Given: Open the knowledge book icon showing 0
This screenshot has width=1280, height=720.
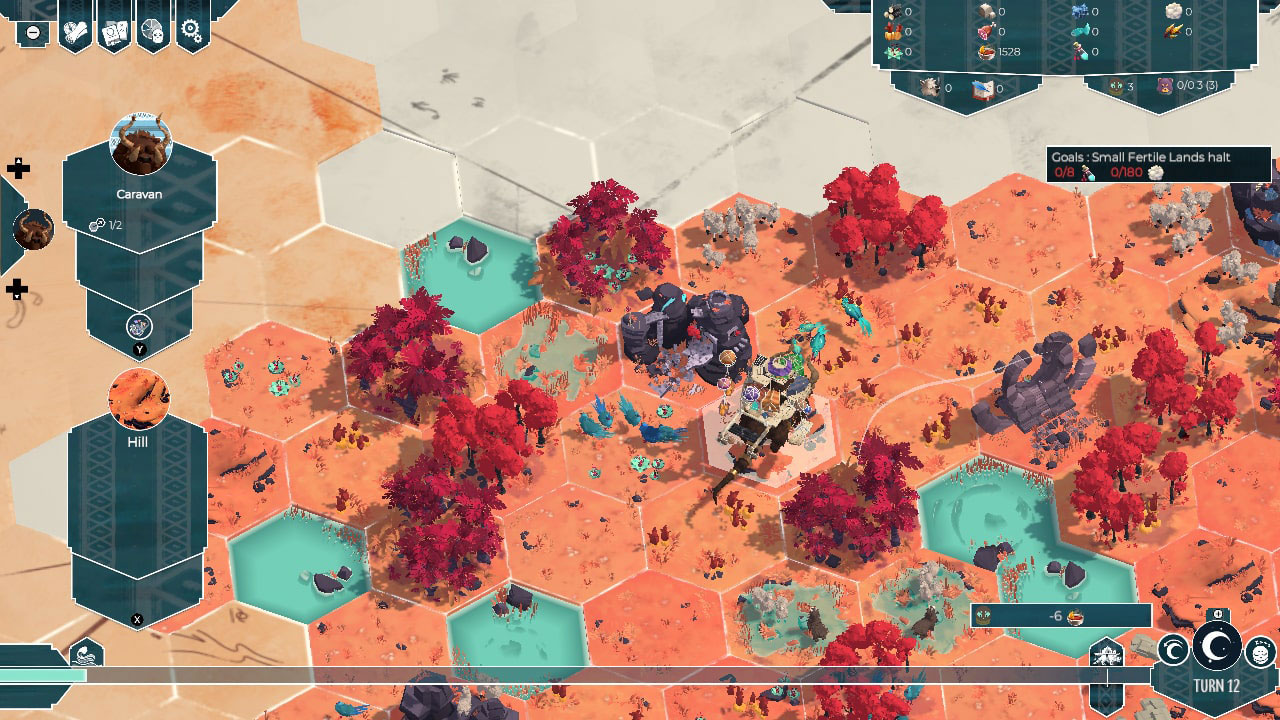Looking at the screenshot, I should coord(983,88).
